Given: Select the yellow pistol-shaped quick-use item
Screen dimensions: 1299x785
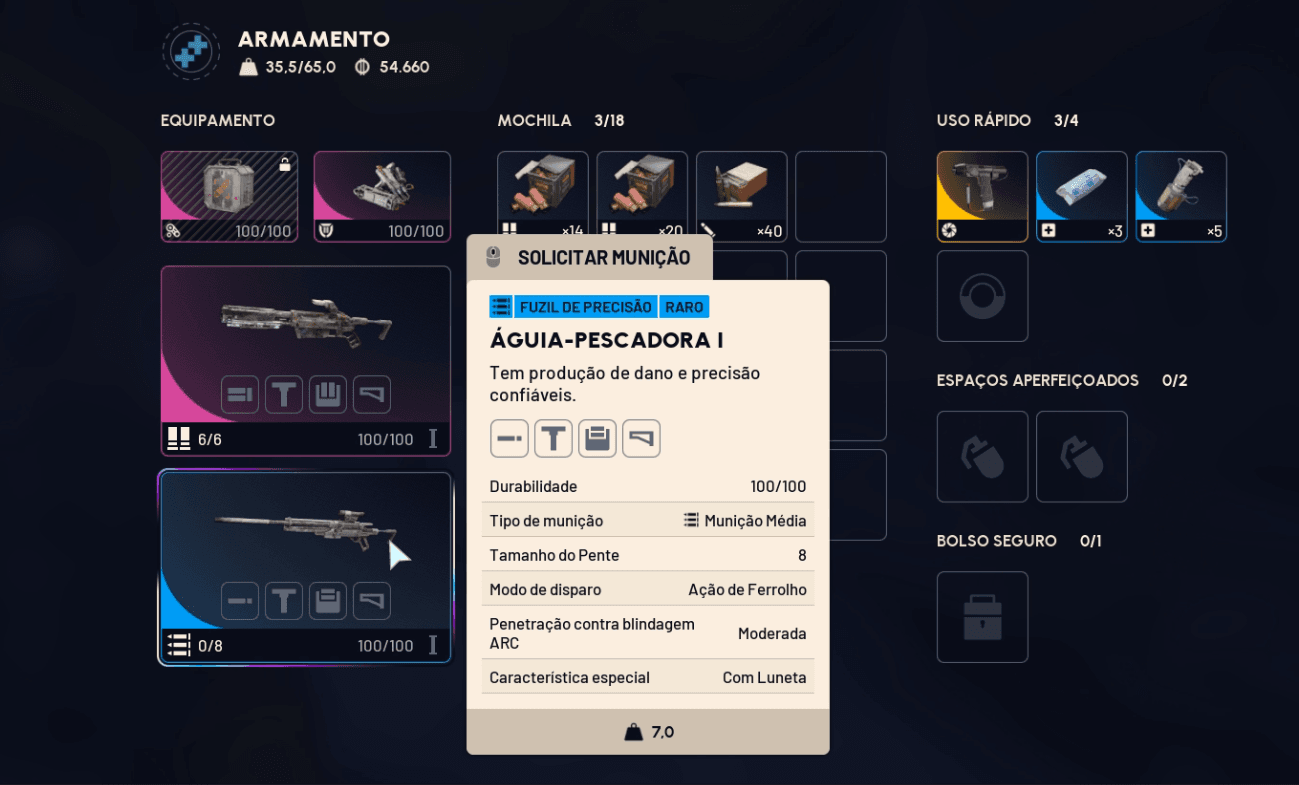Looking at the screenshot, I should click(x=982, y=190).
